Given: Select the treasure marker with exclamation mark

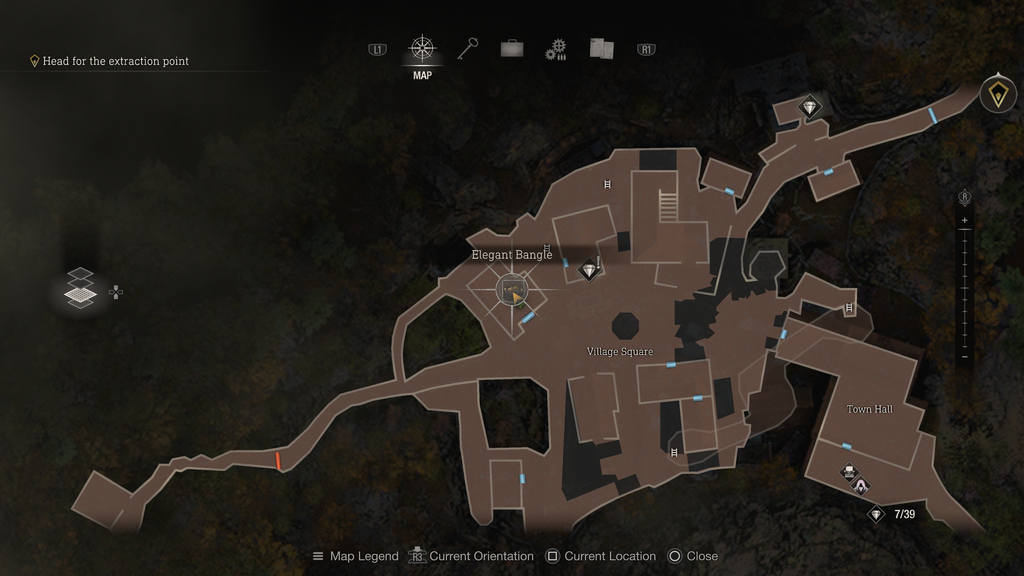Looking at the screenshot, I should click(590, 270).
